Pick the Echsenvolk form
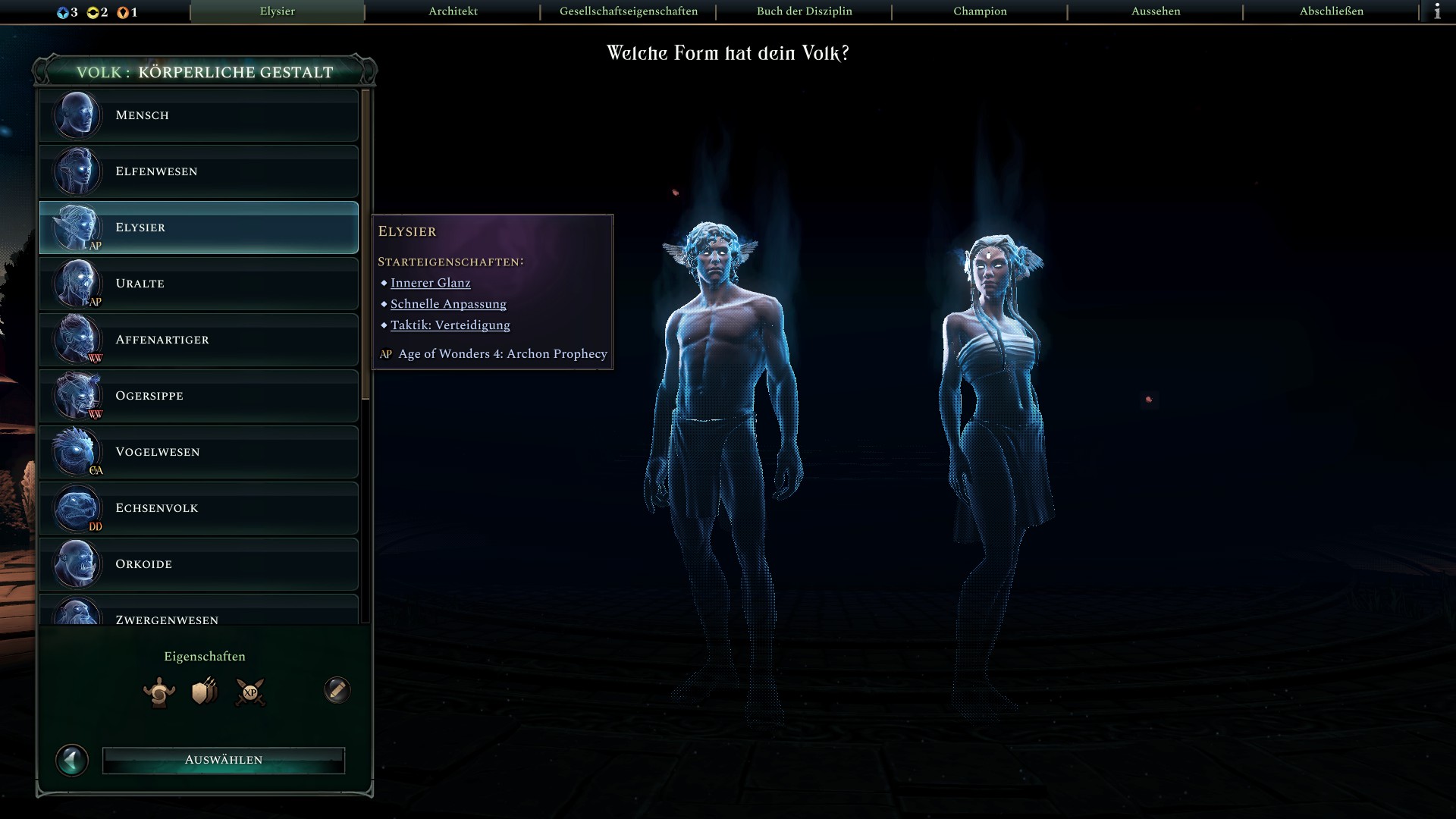The image size is (1456, 819). point(199,508)
